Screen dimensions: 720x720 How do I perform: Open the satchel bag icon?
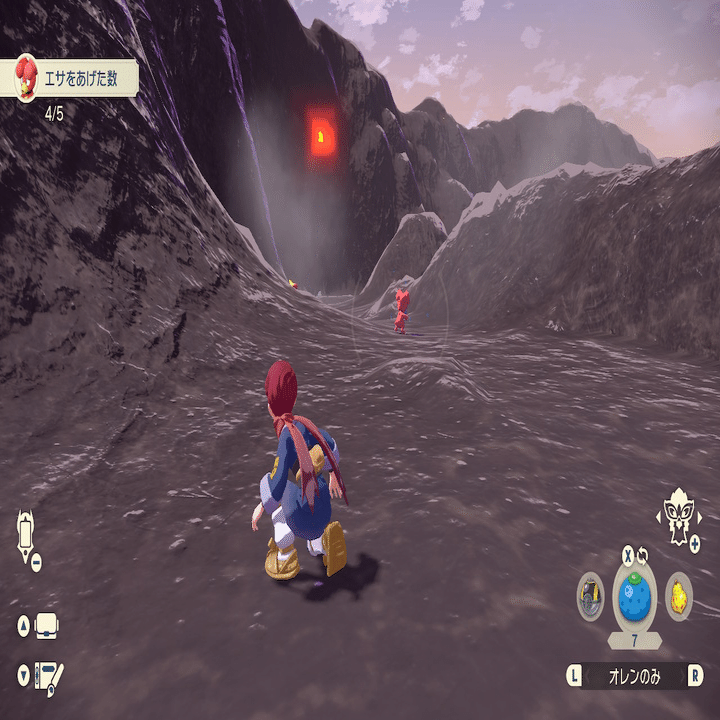pyautogui.click(x=47, y=627)
